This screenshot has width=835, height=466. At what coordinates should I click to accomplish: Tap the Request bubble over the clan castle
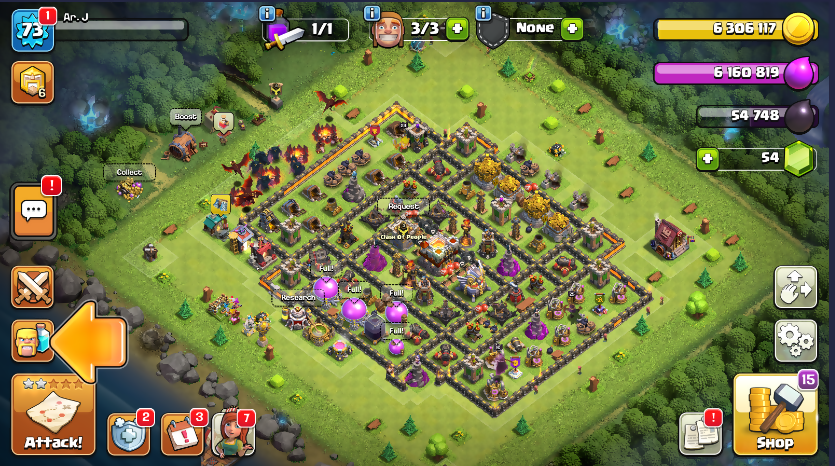tap(403, 206)
